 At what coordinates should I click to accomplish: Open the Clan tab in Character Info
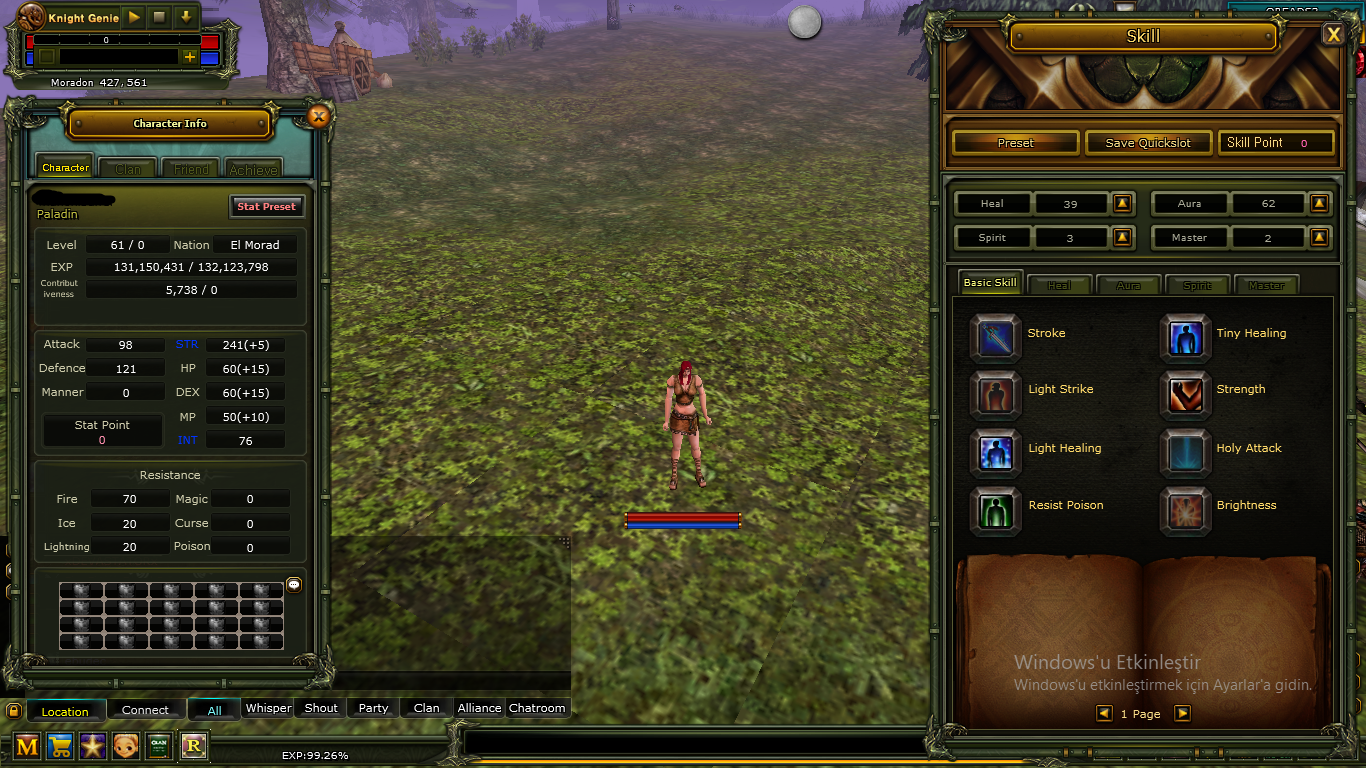coord(127,167)
